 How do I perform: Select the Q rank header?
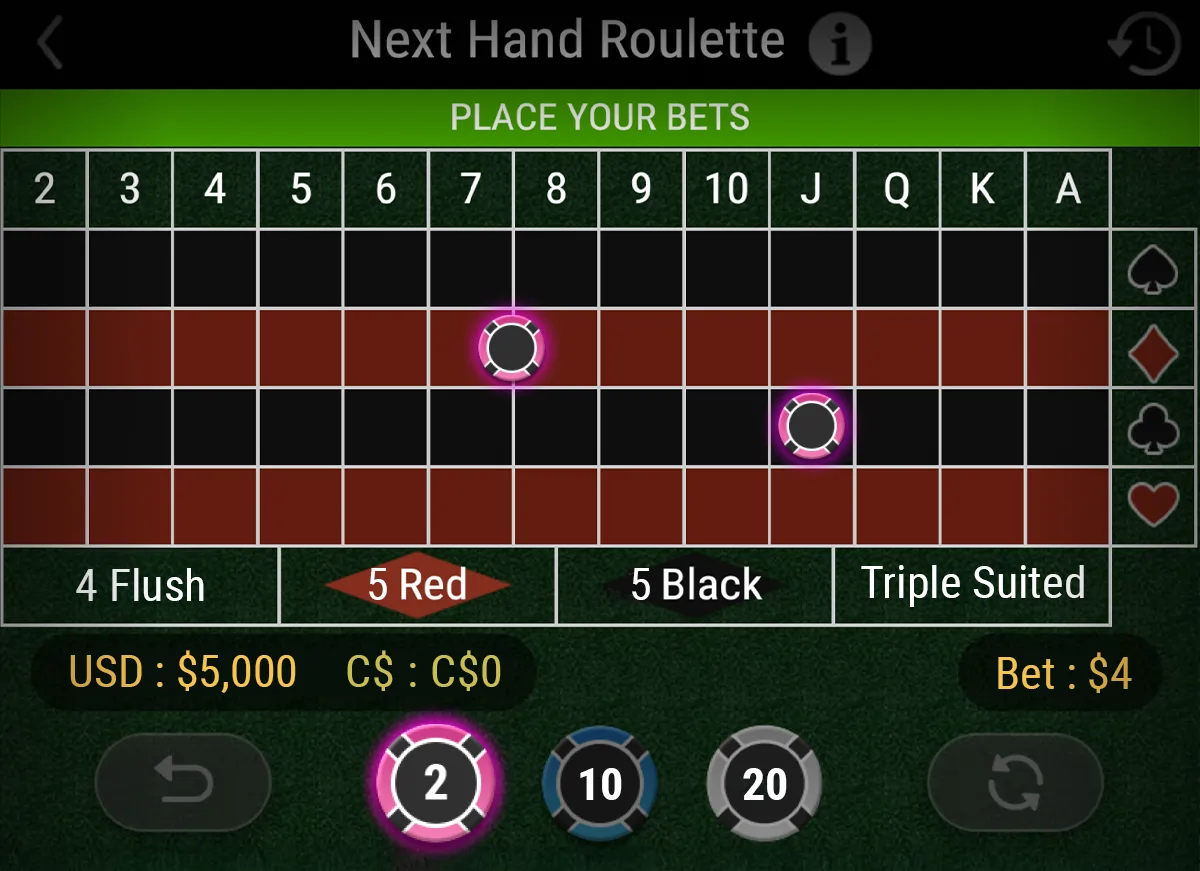[897, 189]
